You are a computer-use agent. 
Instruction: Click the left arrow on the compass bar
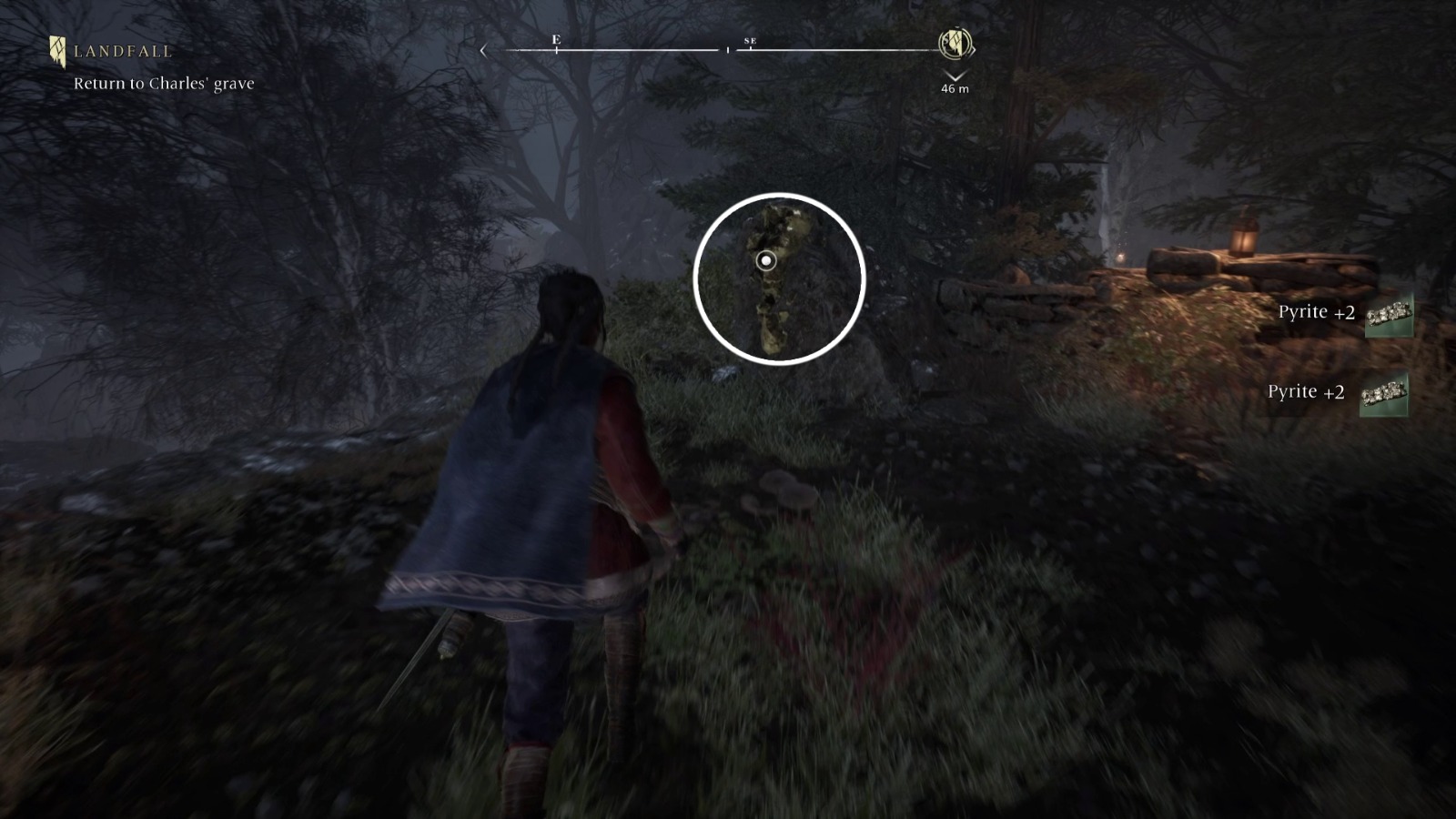point(483,51)
